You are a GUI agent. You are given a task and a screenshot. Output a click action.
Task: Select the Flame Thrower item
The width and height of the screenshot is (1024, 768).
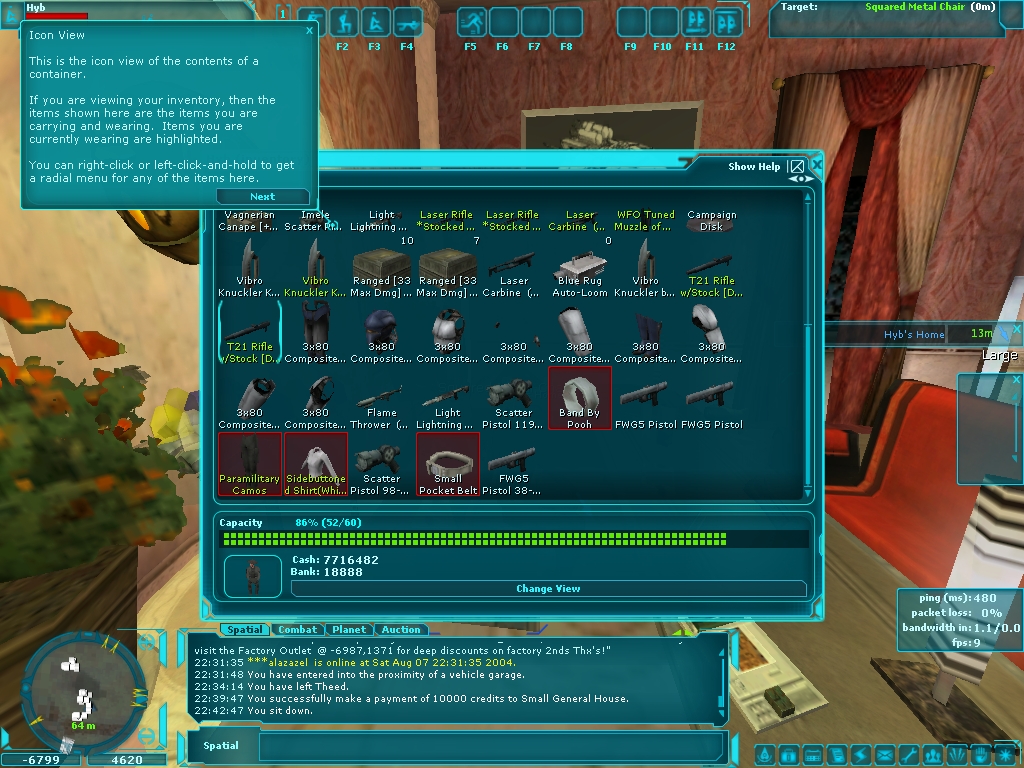point(381,405)
